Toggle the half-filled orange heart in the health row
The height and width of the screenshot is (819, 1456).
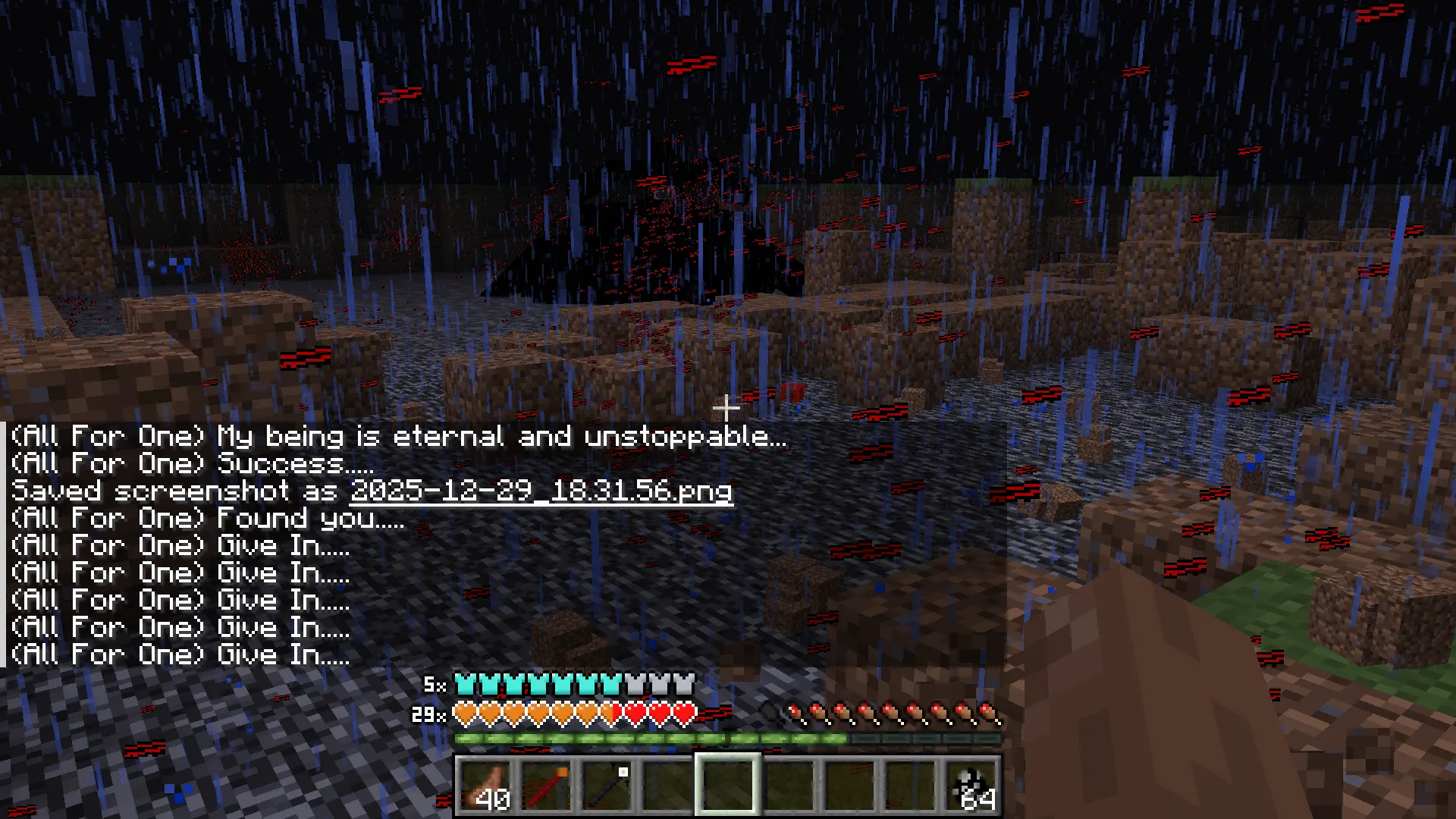(607, 715)
